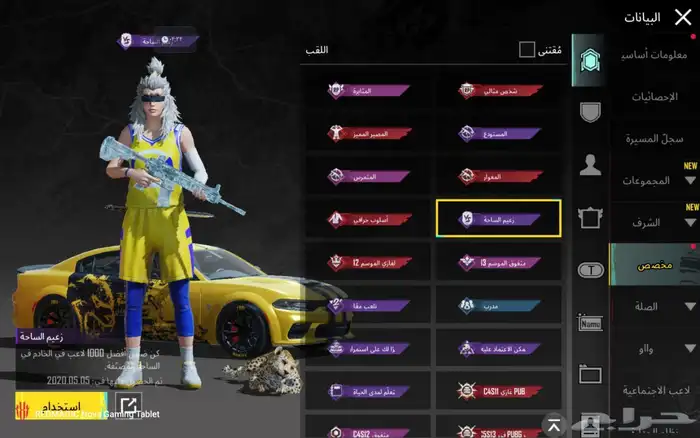Switch to the person silhouette category tab
The image size is (700, 438).
click(590, 165)
